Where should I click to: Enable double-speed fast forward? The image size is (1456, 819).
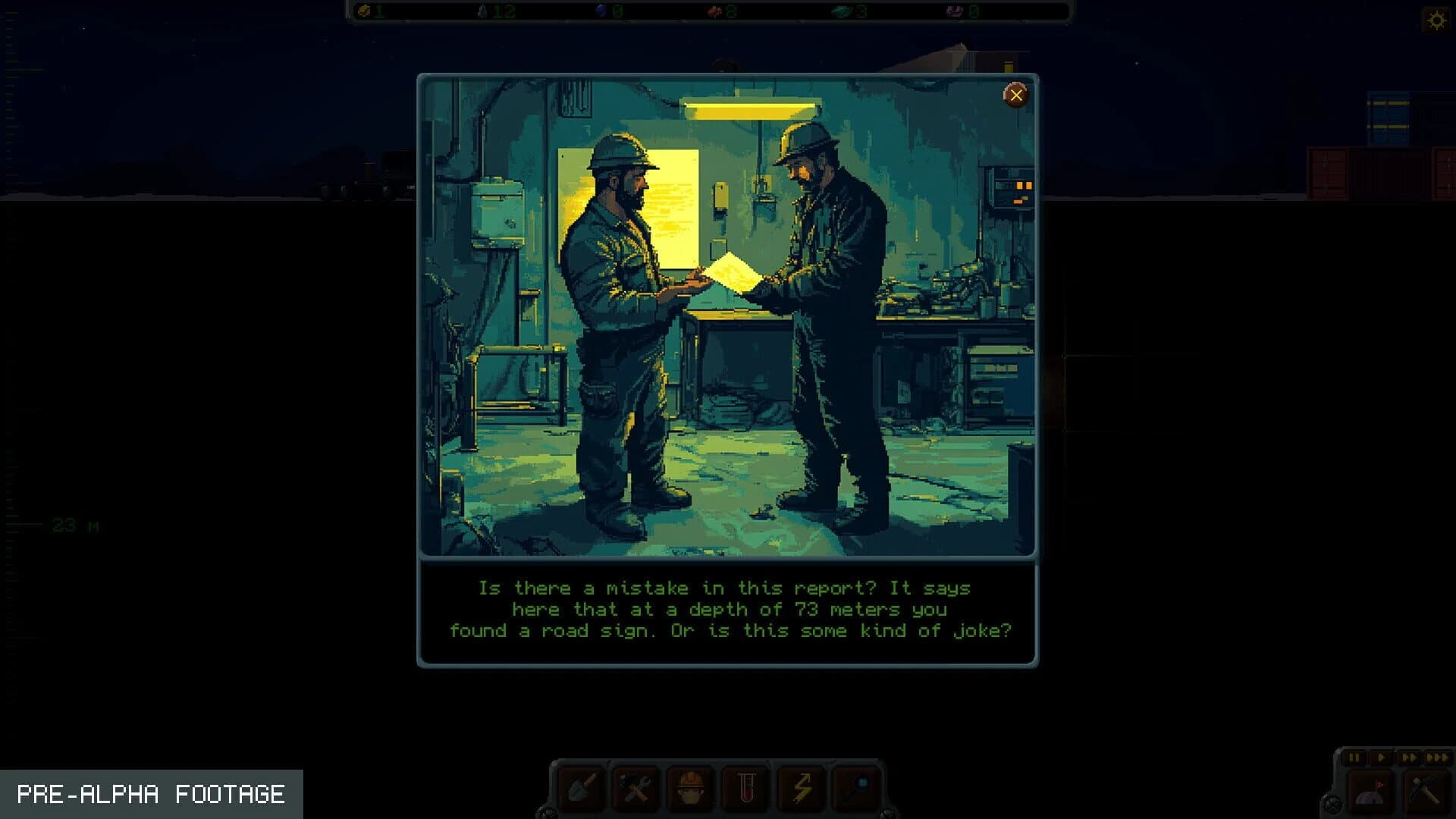point(1410,758)
